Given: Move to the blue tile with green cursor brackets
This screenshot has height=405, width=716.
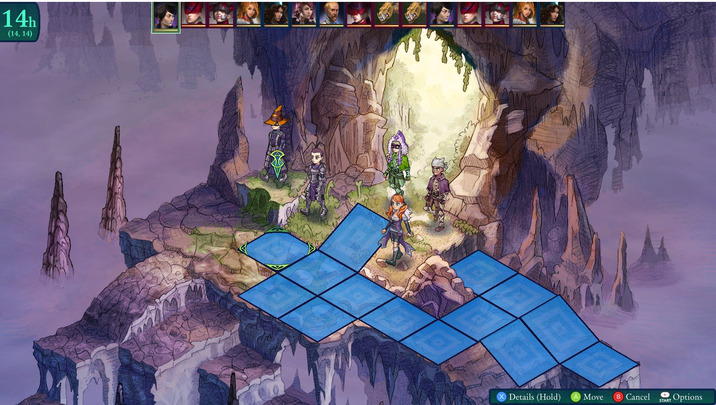Looking at the screenshot, I should 277,246.
